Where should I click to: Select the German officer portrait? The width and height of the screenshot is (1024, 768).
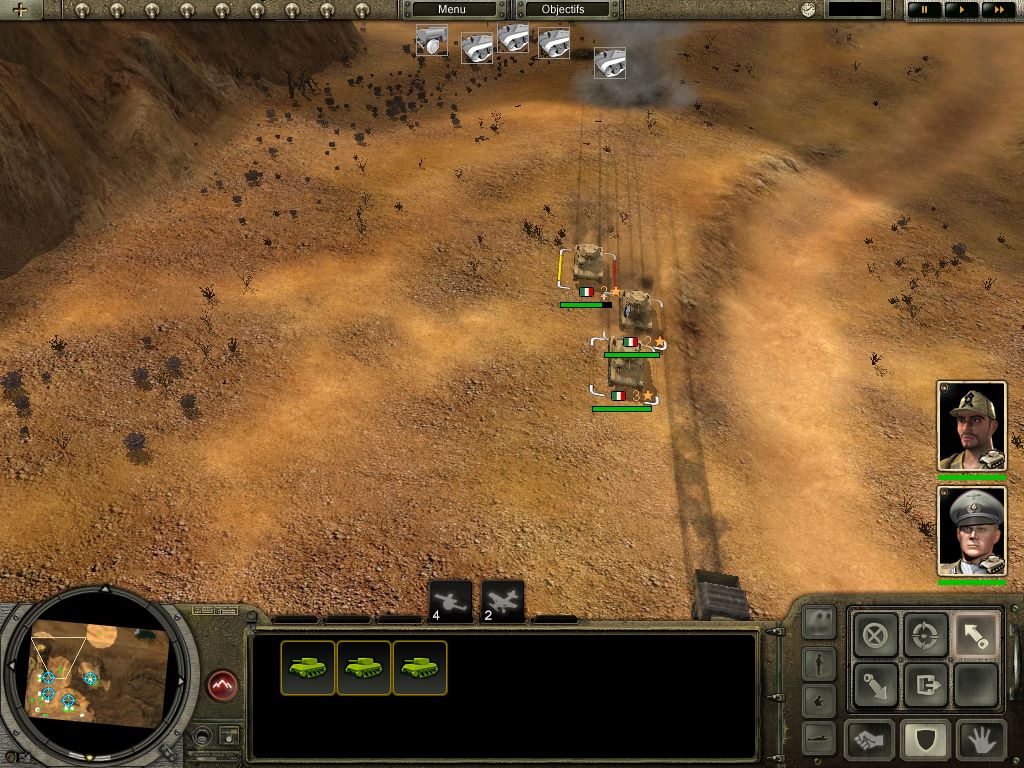click(x=971, y=531)
